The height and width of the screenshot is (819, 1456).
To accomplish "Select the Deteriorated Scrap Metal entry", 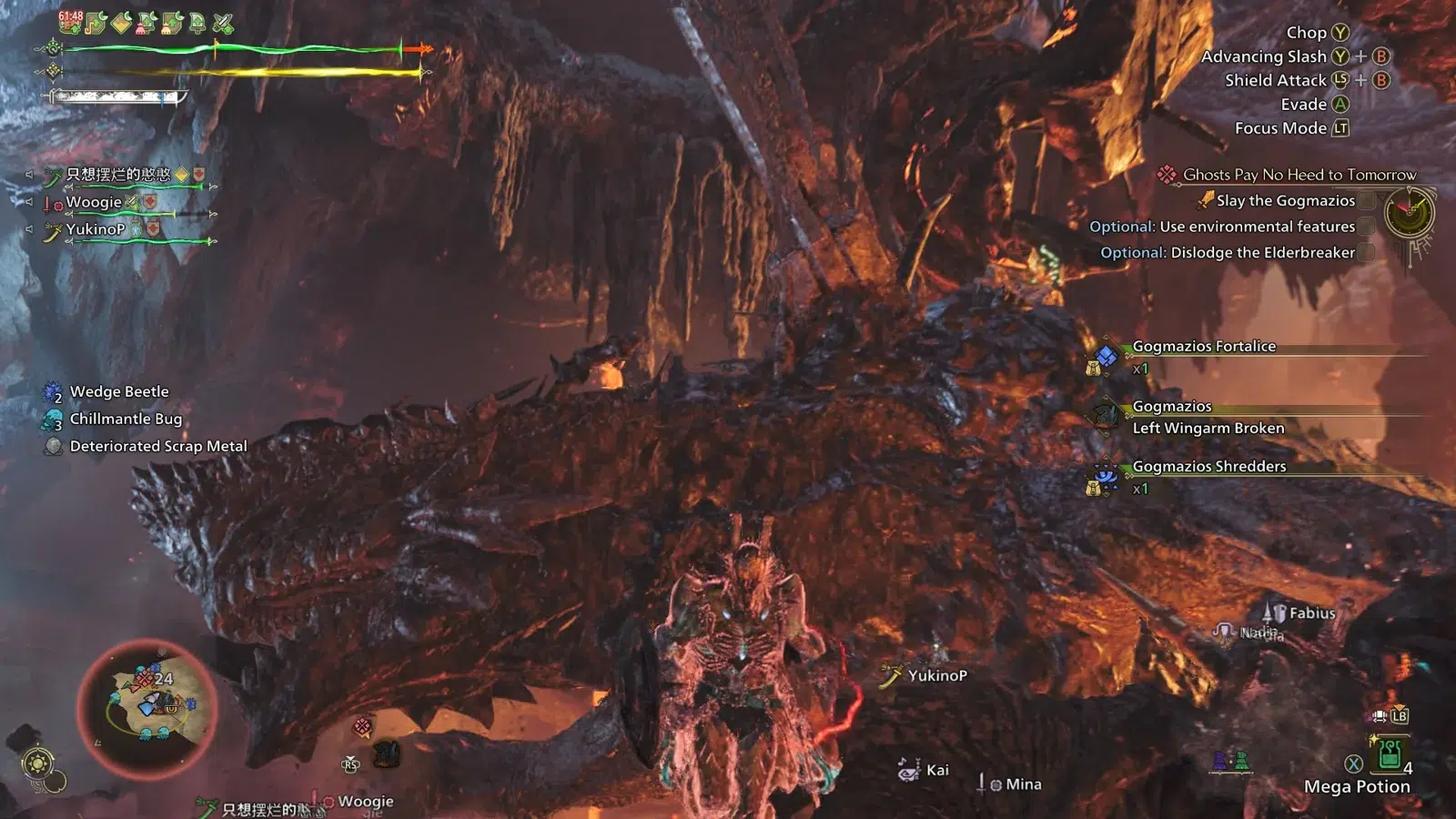I will click(157, 447).
